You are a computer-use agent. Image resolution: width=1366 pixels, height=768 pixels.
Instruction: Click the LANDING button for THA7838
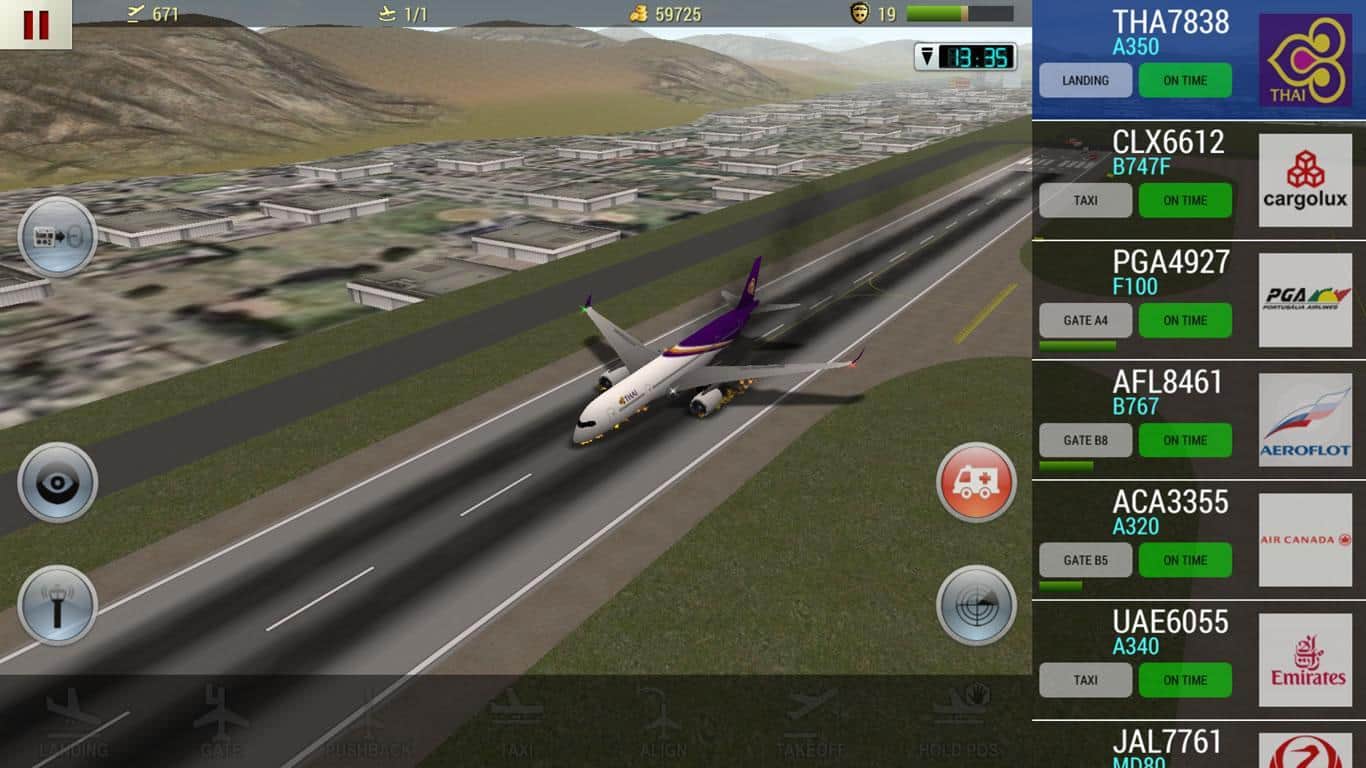tap(1085, 81)
